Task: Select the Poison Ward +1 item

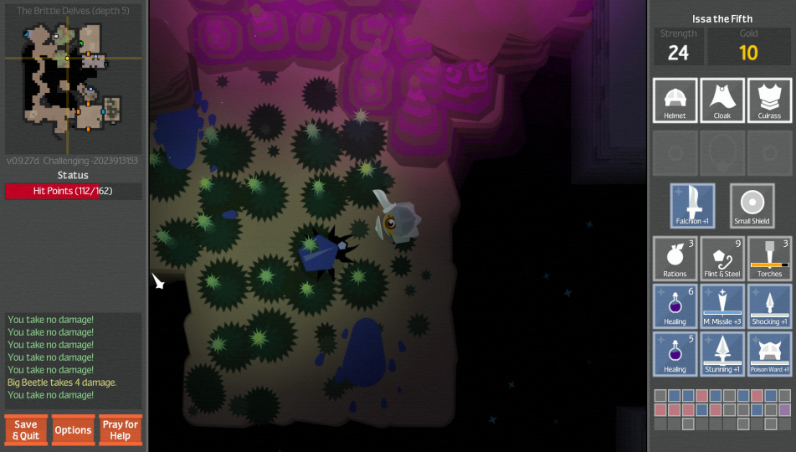Action: coord(770,354)
